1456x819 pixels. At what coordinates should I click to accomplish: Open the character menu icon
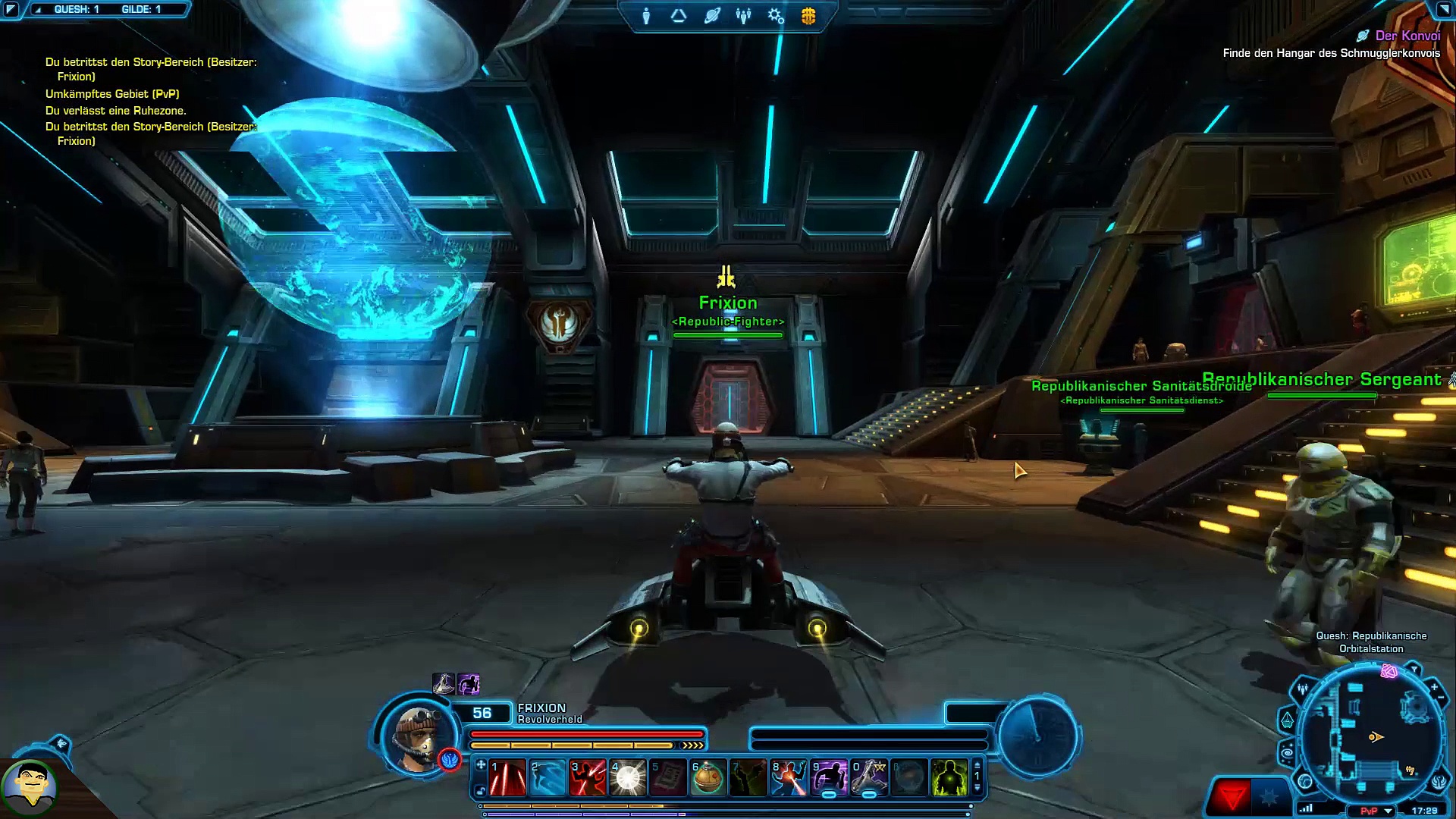[646, 16]
